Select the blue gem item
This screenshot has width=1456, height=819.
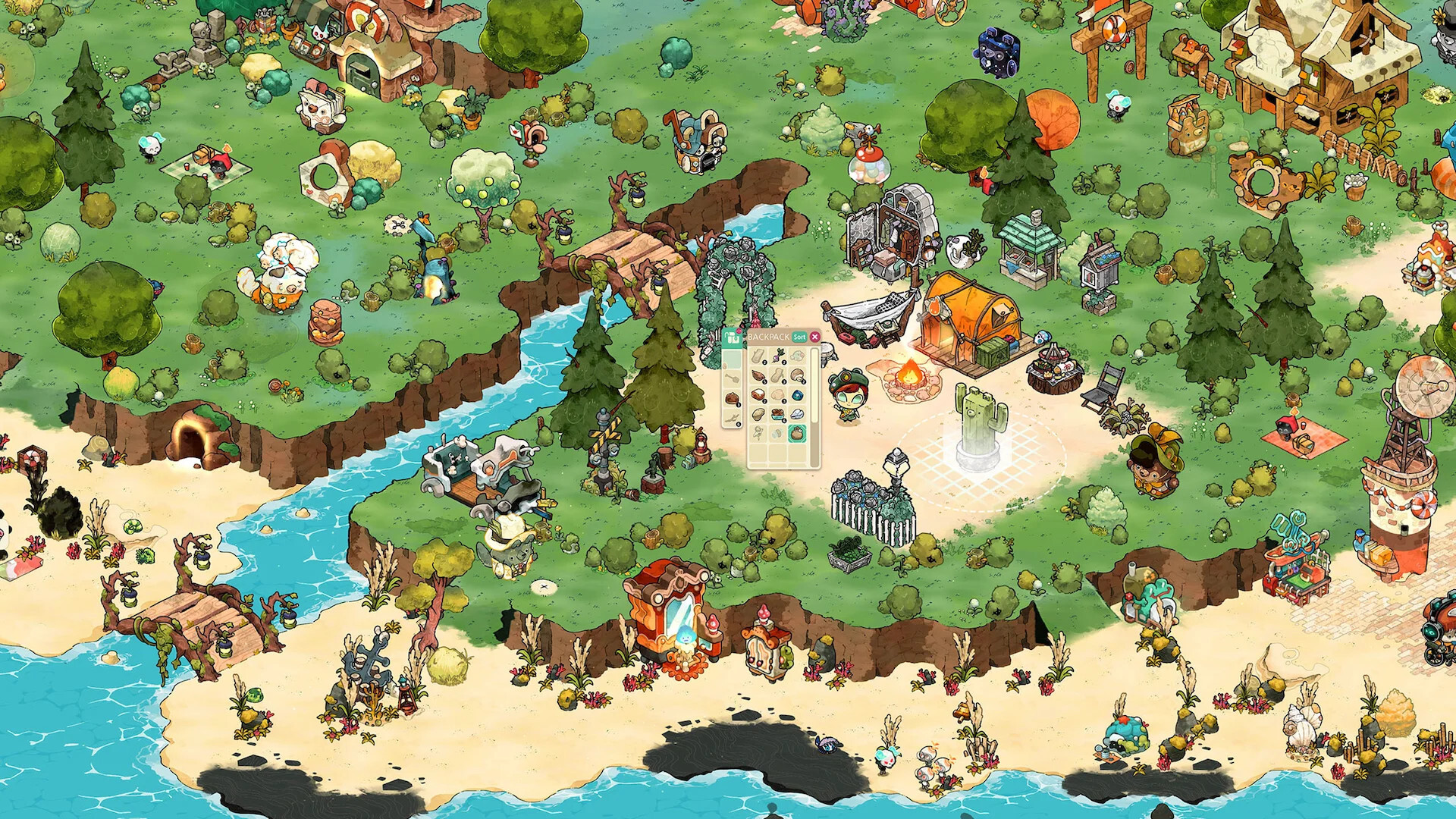pos(797,394)
